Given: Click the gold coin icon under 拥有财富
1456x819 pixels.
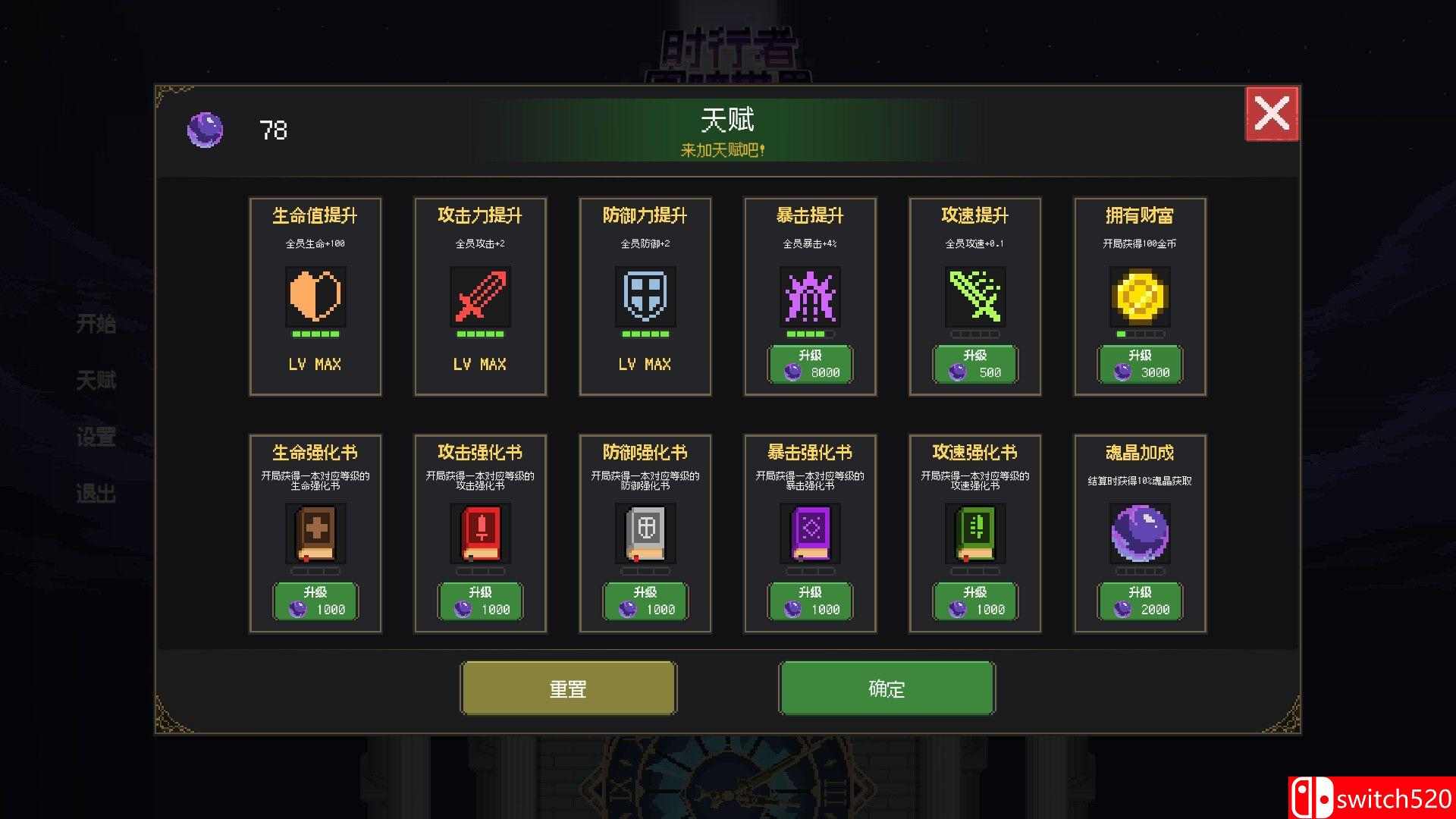Looking at the screenshot, I should (x=1140, y=297).
